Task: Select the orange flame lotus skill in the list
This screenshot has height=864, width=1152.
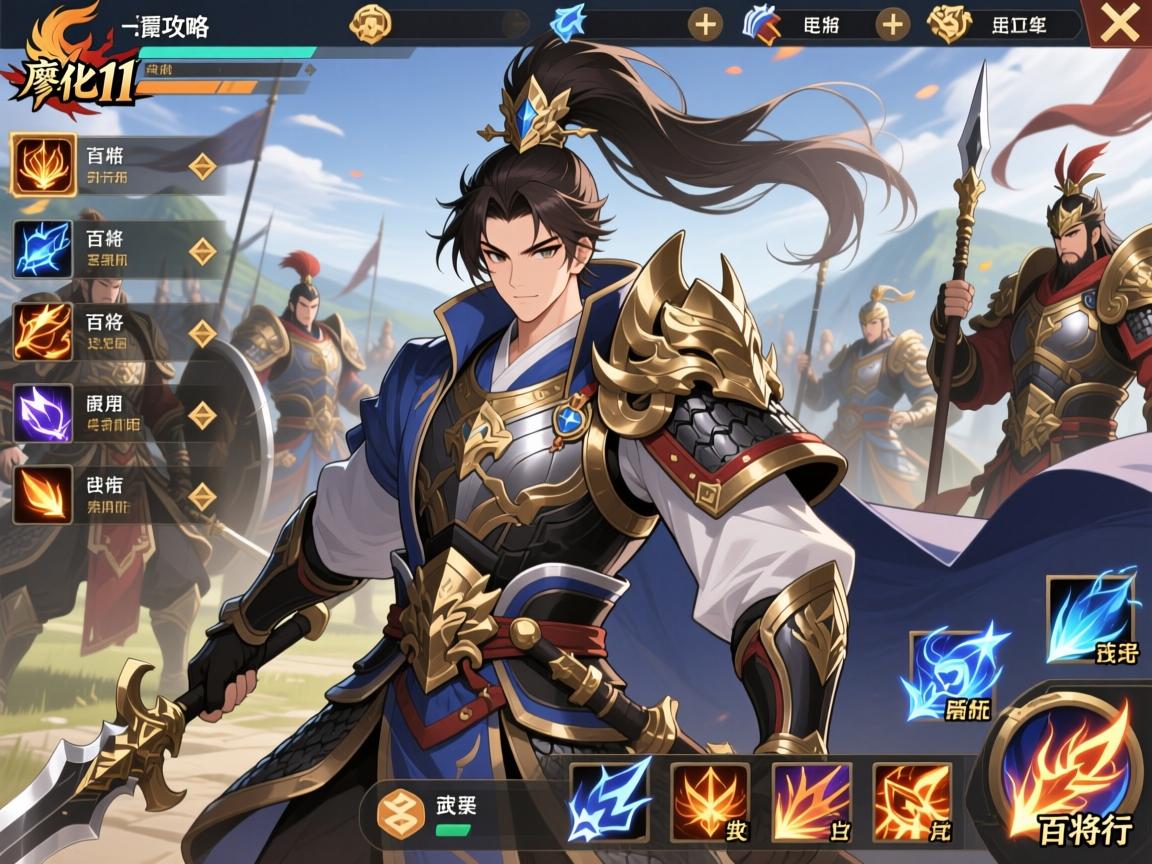Action: click(x=43, y=165)
